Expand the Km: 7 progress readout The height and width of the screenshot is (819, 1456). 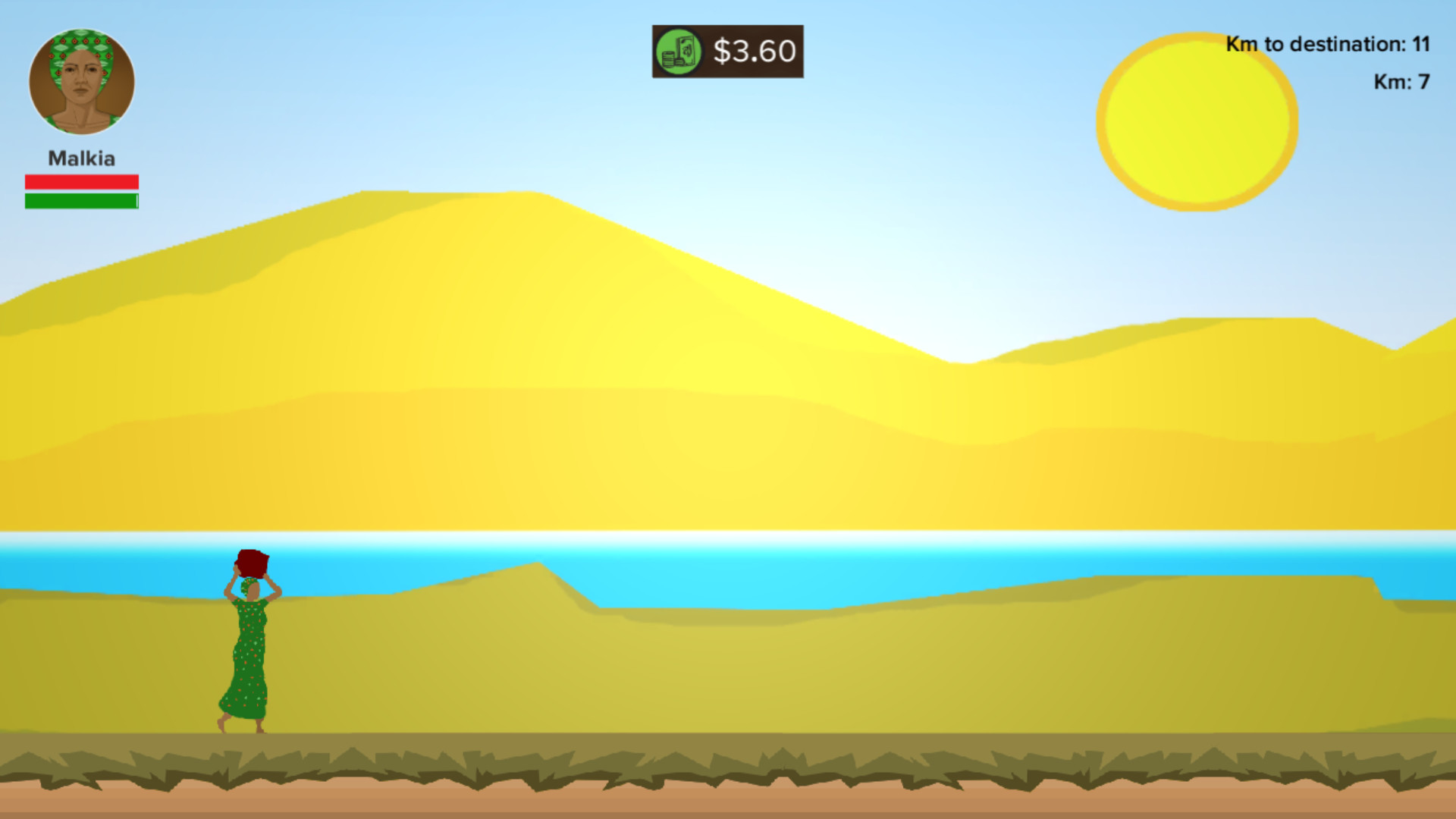pos(1401,82)
